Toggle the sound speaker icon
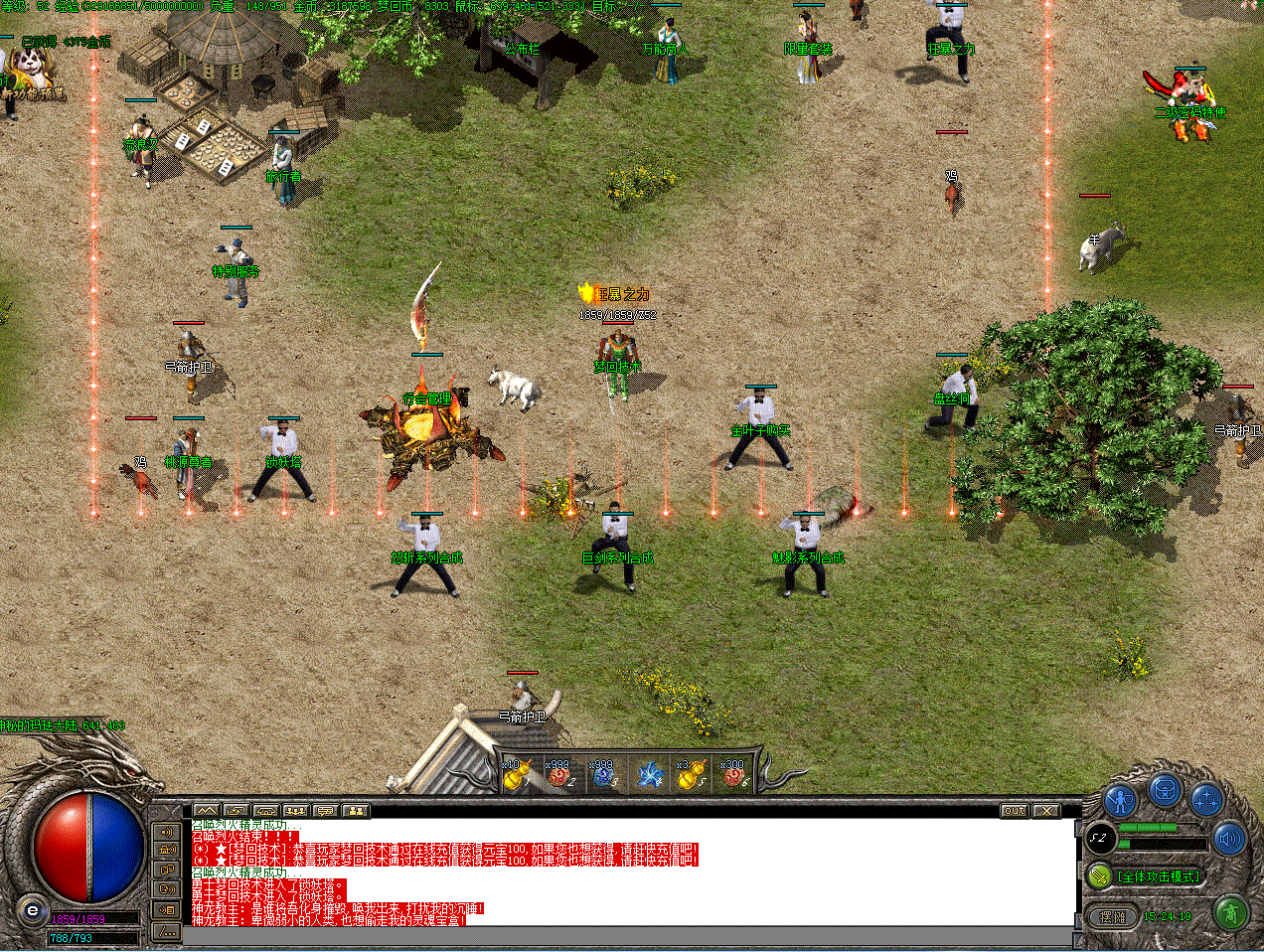The height and width of the screenshot is (952, 1264). [1230, 840]
